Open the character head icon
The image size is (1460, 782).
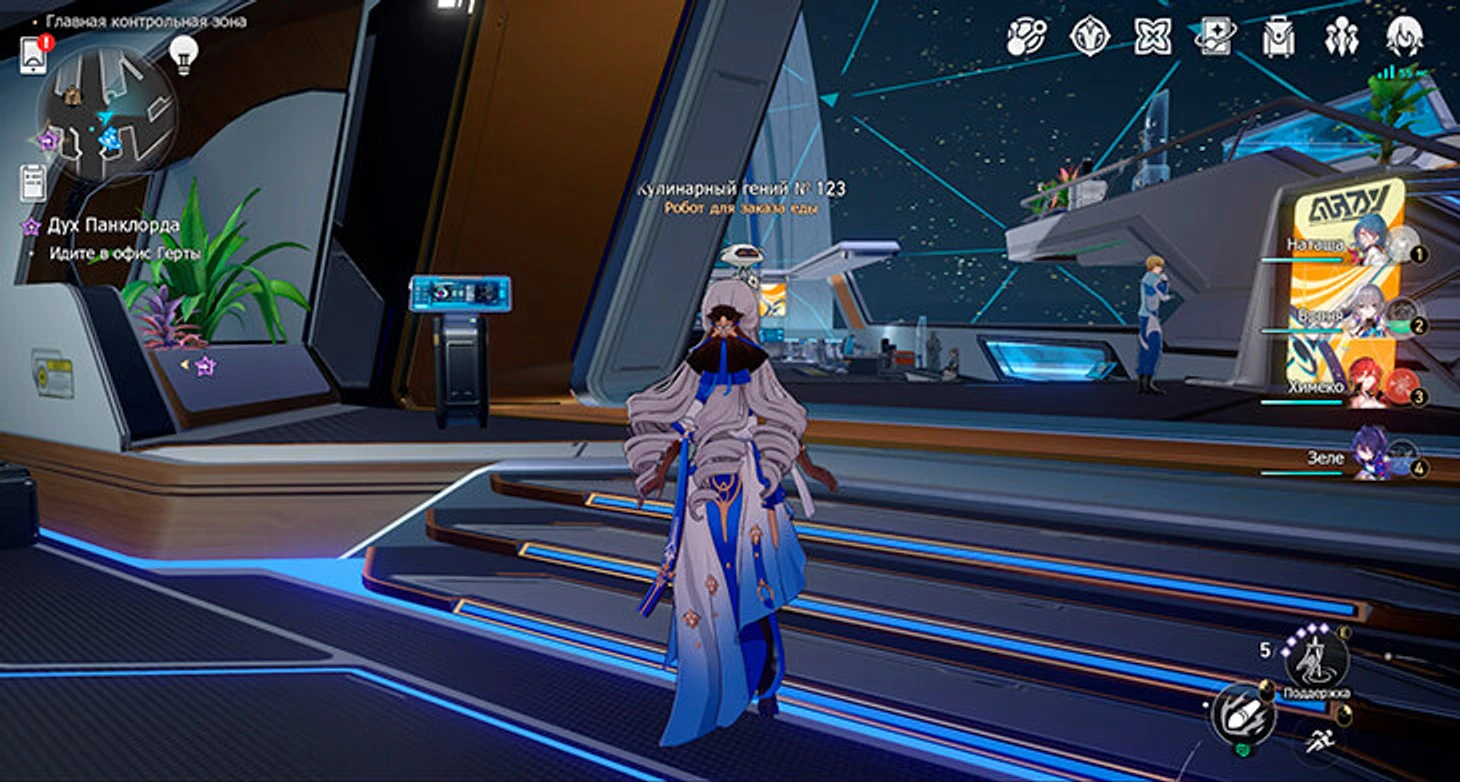(x=1404, y=37)
